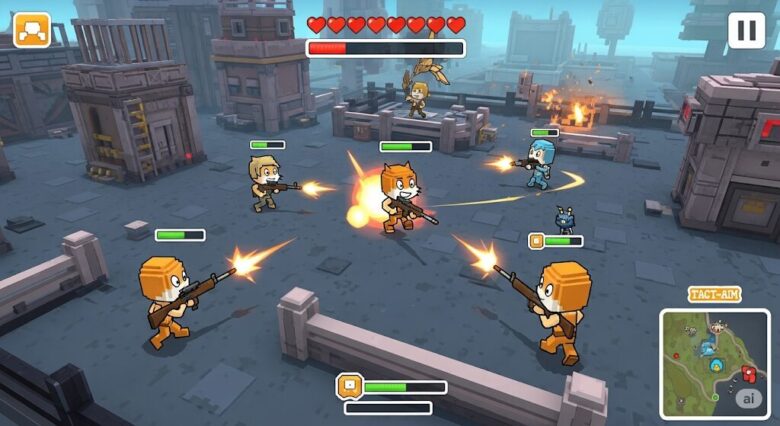Screen dimensions: 780x426
Task: Click the 'ai' badge on the minimap
Action: pyautogui.click(x=748, y=398)
